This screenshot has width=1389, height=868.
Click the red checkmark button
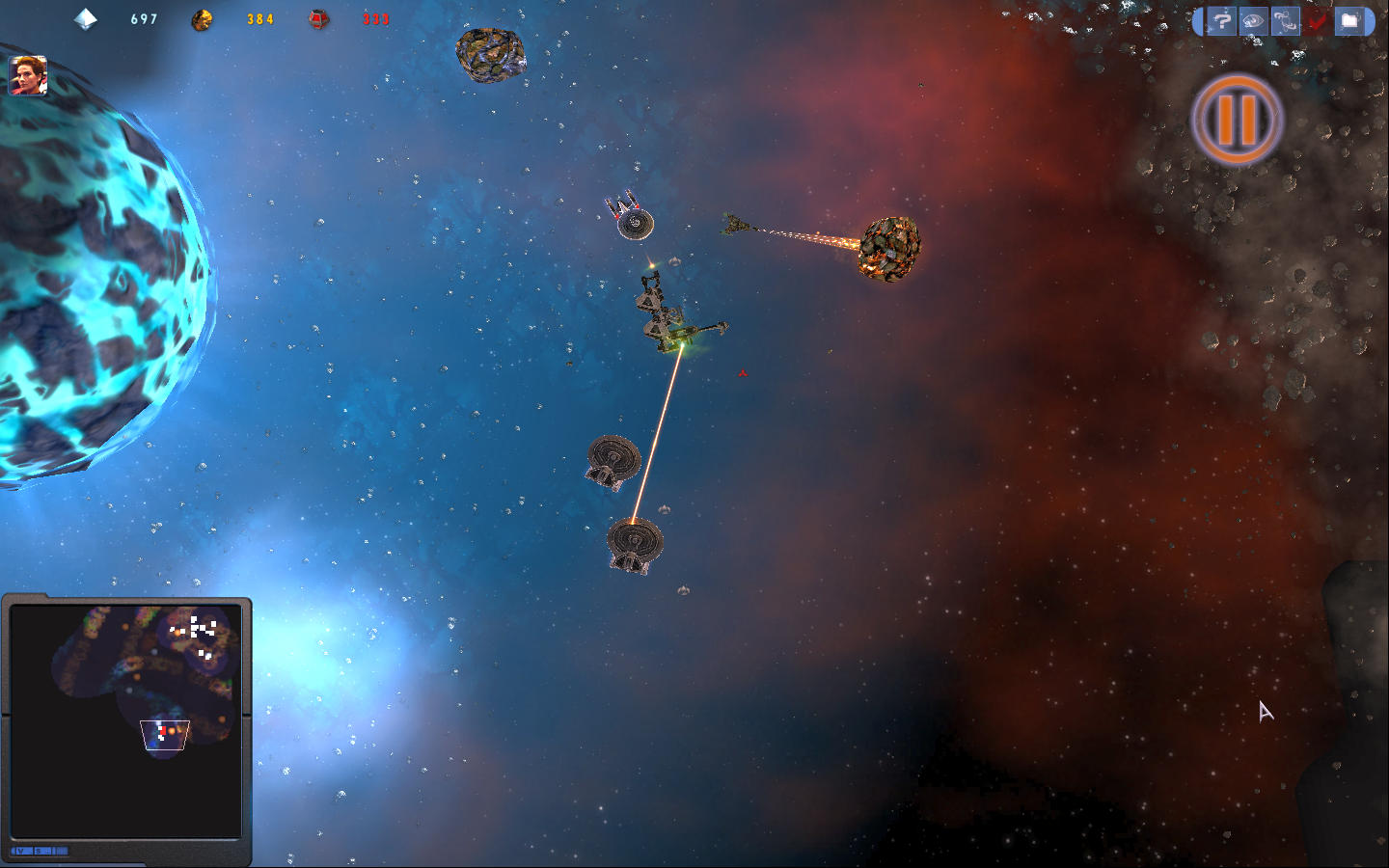tap(1317, 20)
